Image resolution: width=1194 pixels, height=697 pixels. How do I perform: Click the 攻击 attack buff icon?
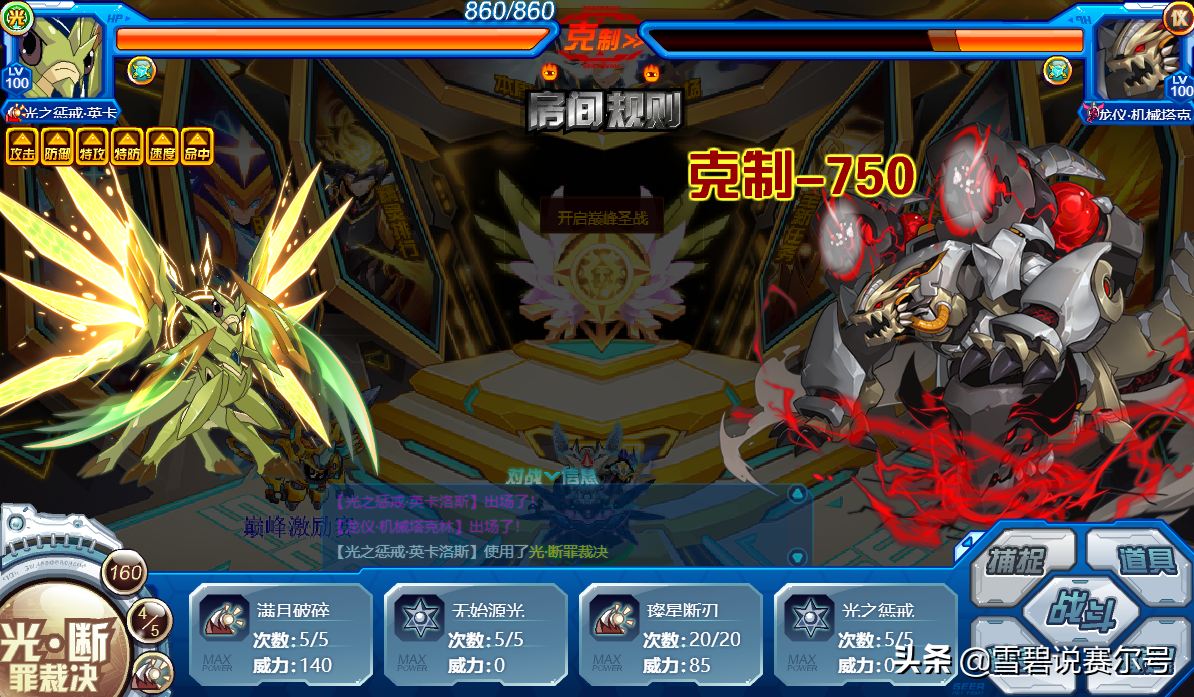click(22, 146)
